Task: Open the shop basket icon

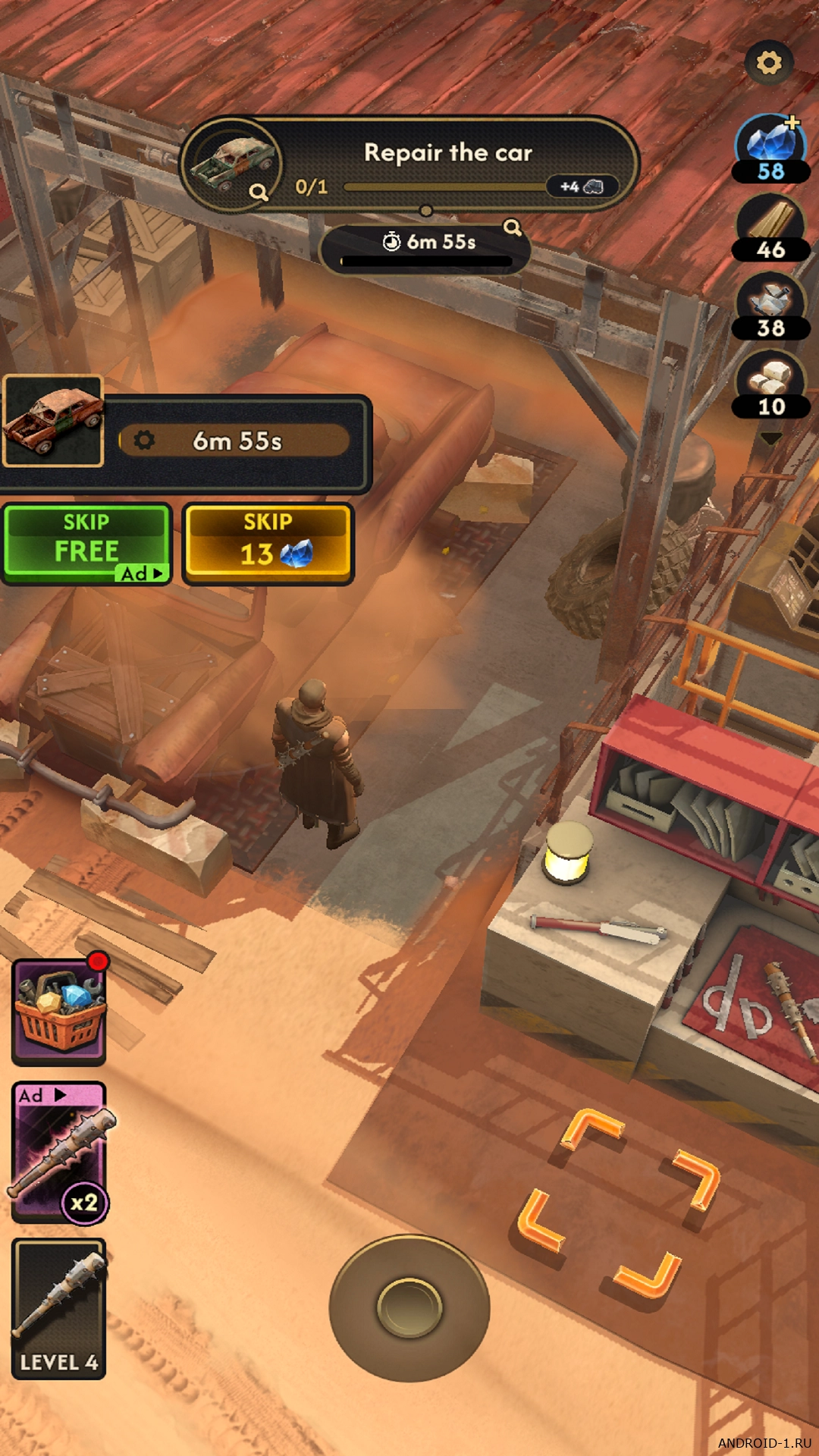Action: click(x=59, y=1011)
